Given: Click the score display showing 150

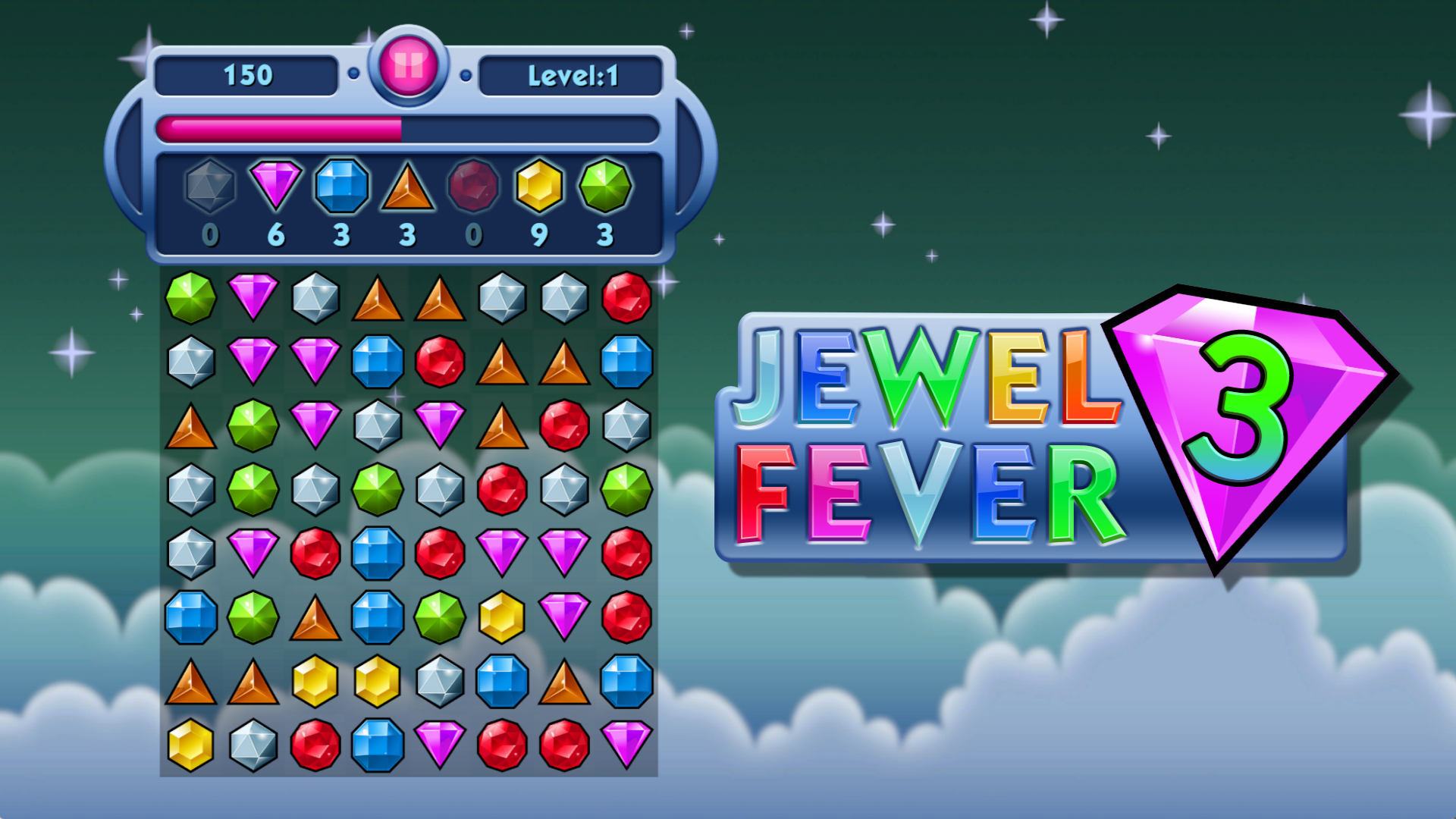Looking at the screenshot, I should coord(246,74).
